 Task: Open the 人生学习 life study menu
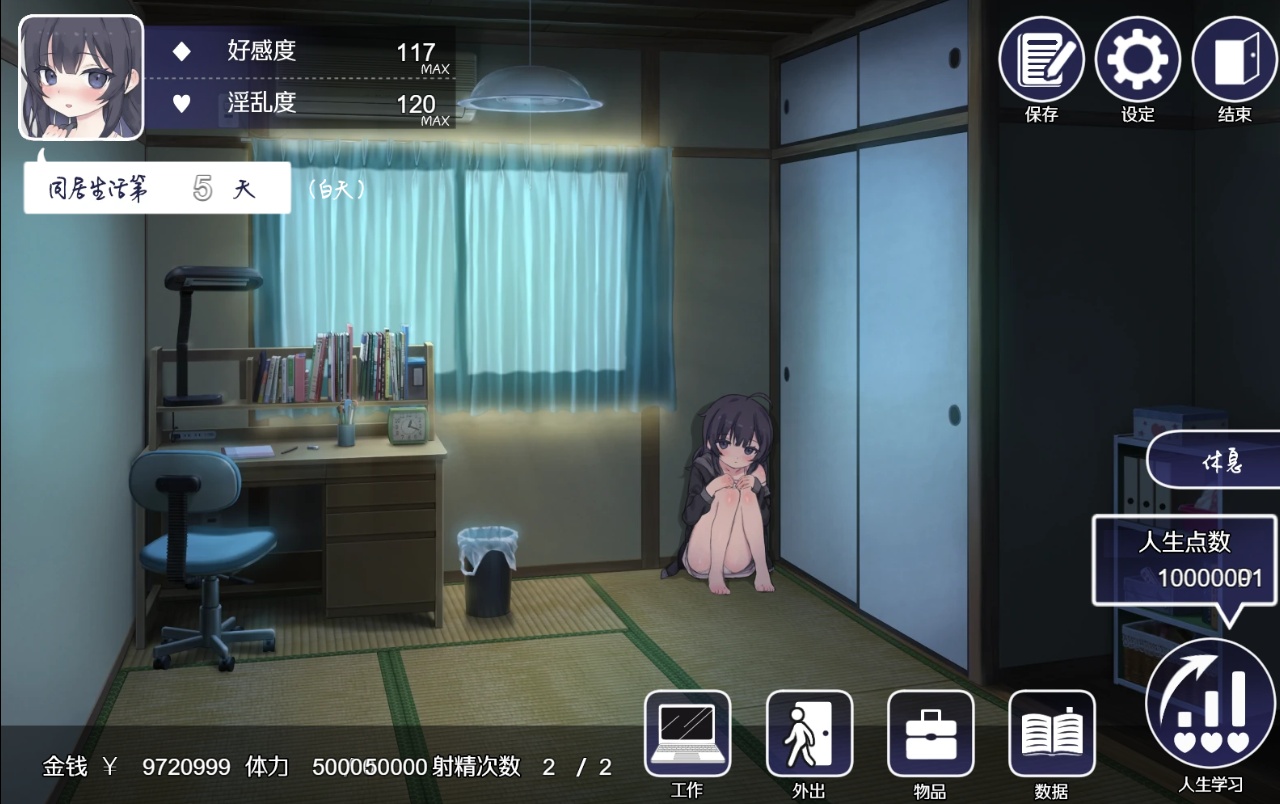[1211, 704]
